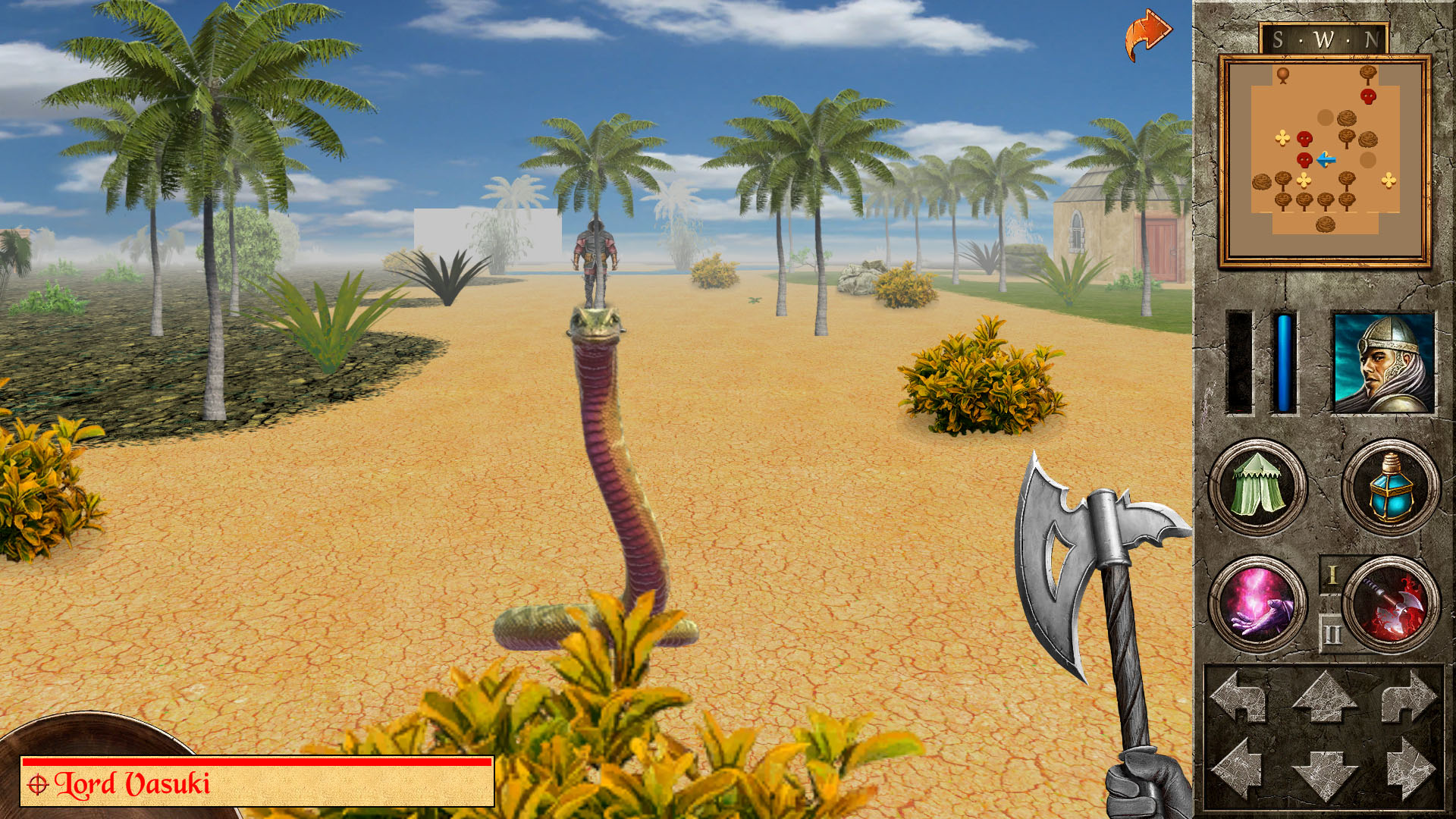
Task: Set up camp with the tent icon
Action: [1257, 487]
